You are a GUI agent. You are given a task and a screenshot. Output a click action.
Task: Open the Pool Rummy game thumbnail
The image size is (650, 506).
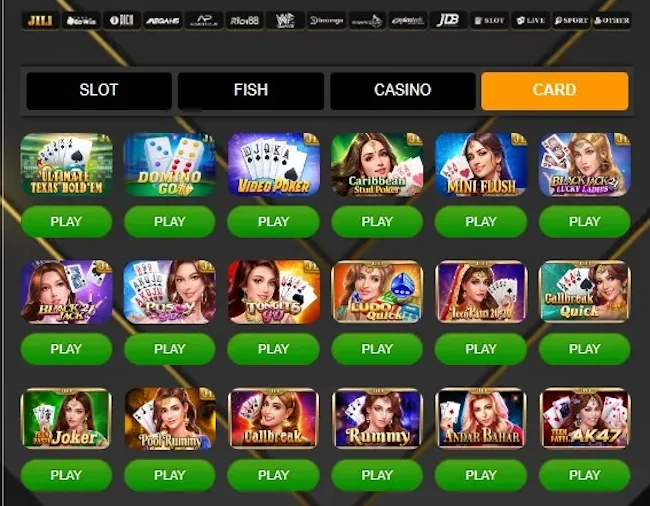tap(170, 419)
